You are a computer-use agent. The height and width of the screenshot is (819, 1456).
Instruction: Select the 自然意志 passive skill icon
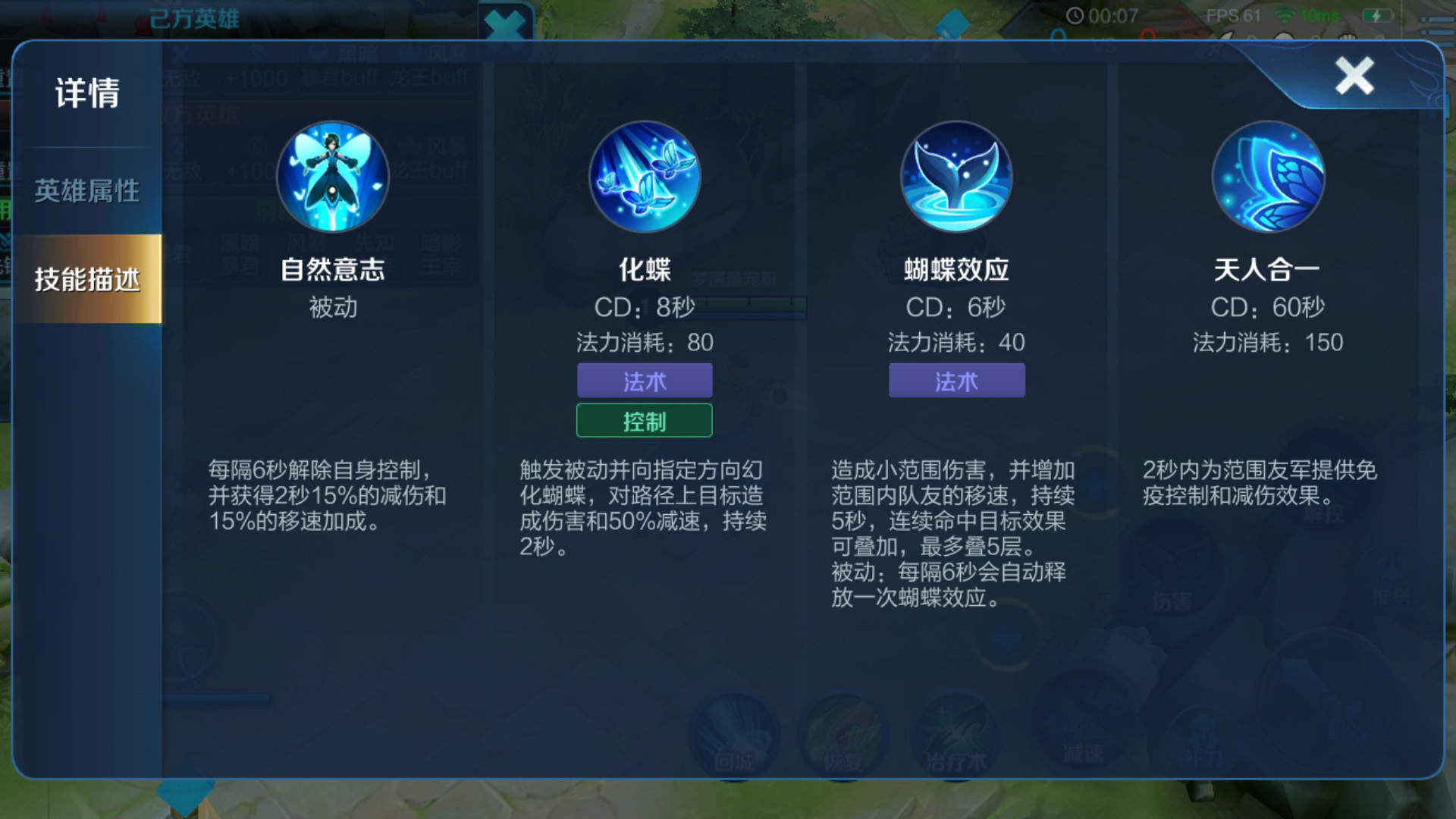coord(334,176)
